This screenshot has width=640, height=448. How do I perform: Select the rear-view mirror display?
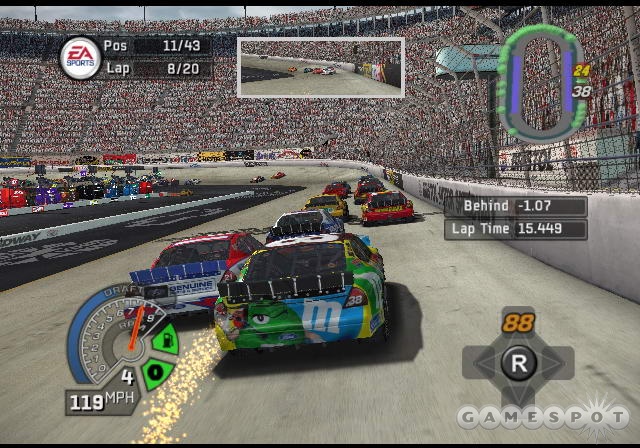point(320,67)
